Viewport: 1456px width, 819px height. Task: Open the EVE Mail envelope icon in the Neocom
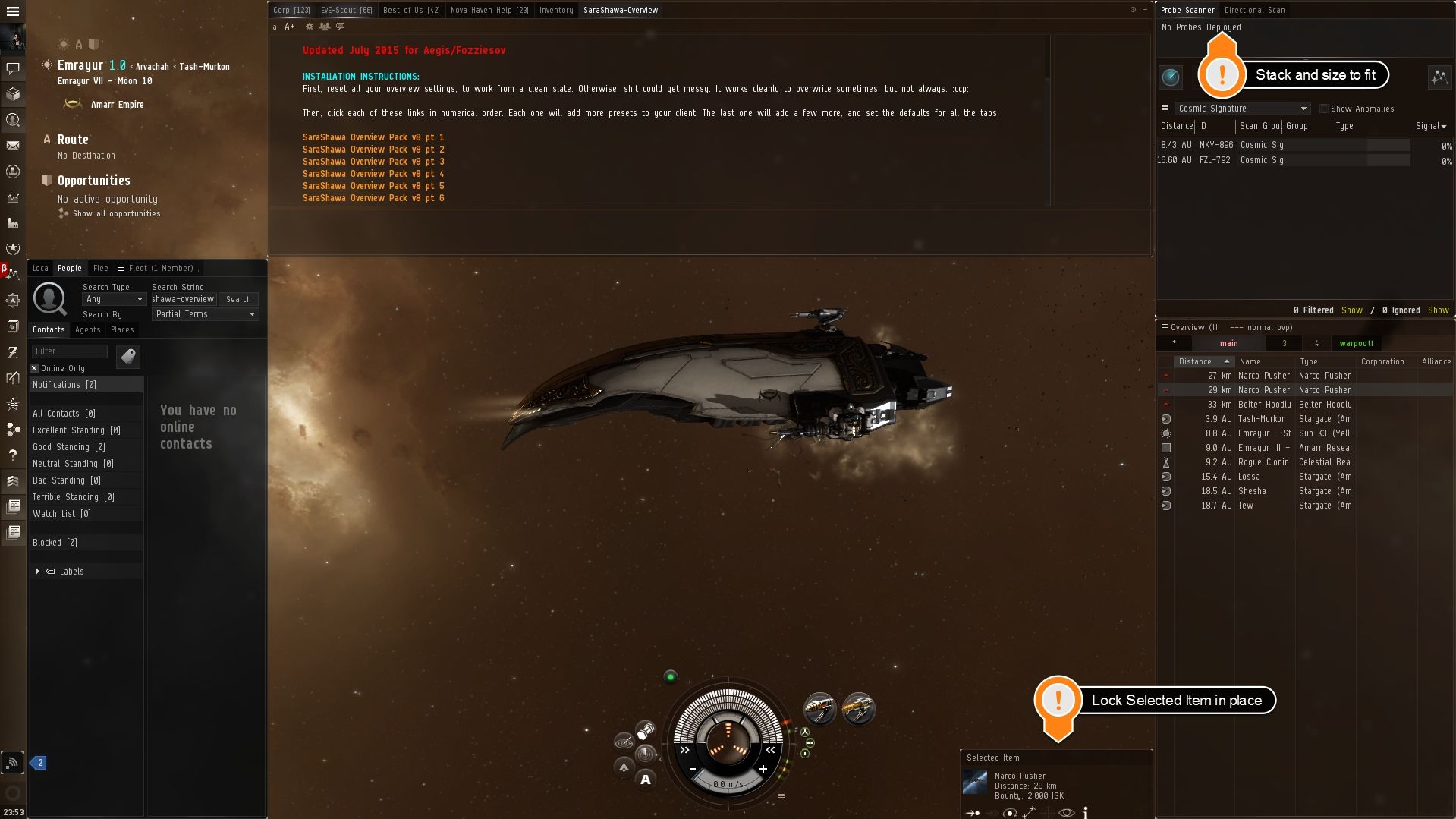pos(13,145)
